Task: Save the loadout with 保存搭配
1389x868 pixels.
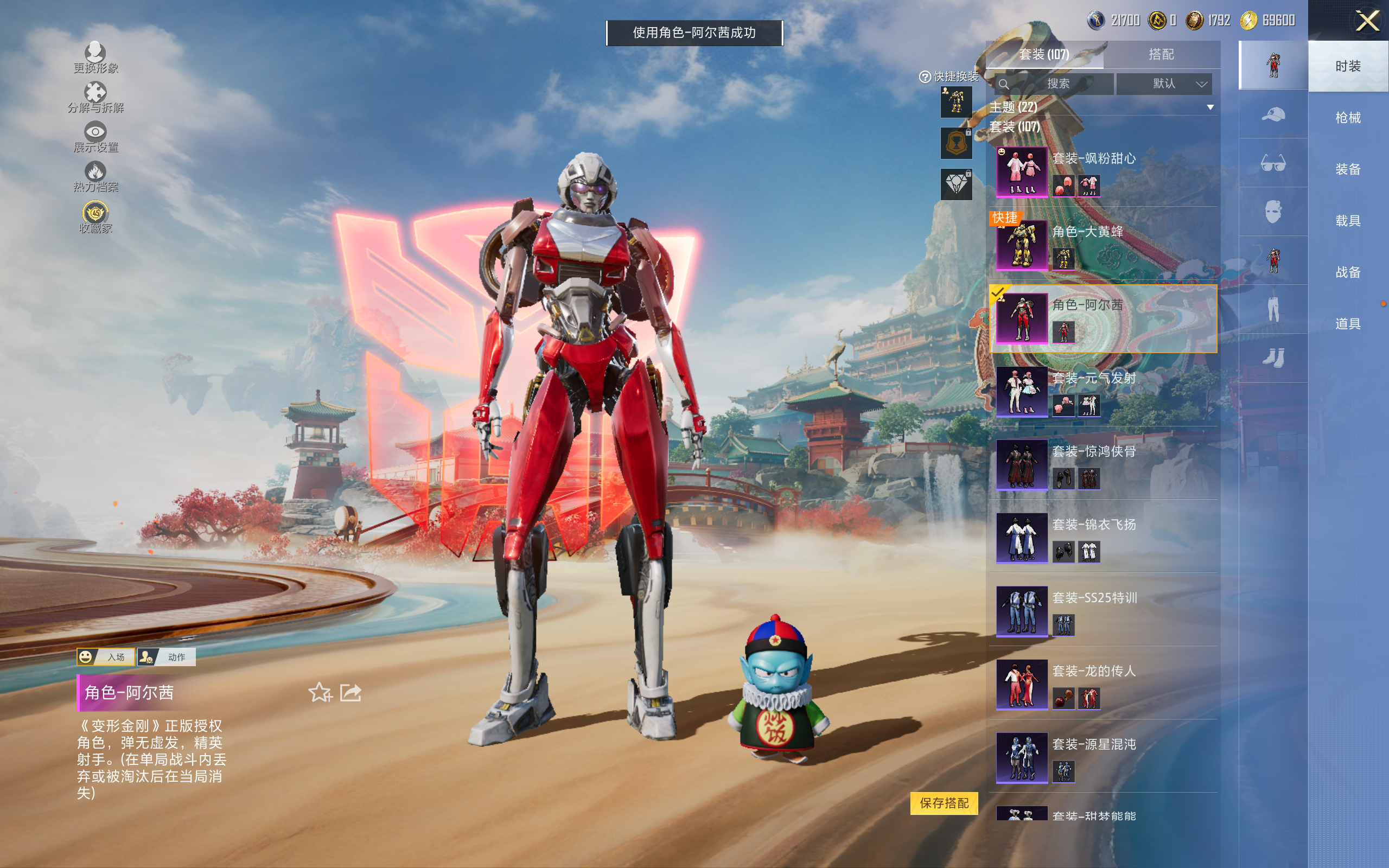Action: 944,802
